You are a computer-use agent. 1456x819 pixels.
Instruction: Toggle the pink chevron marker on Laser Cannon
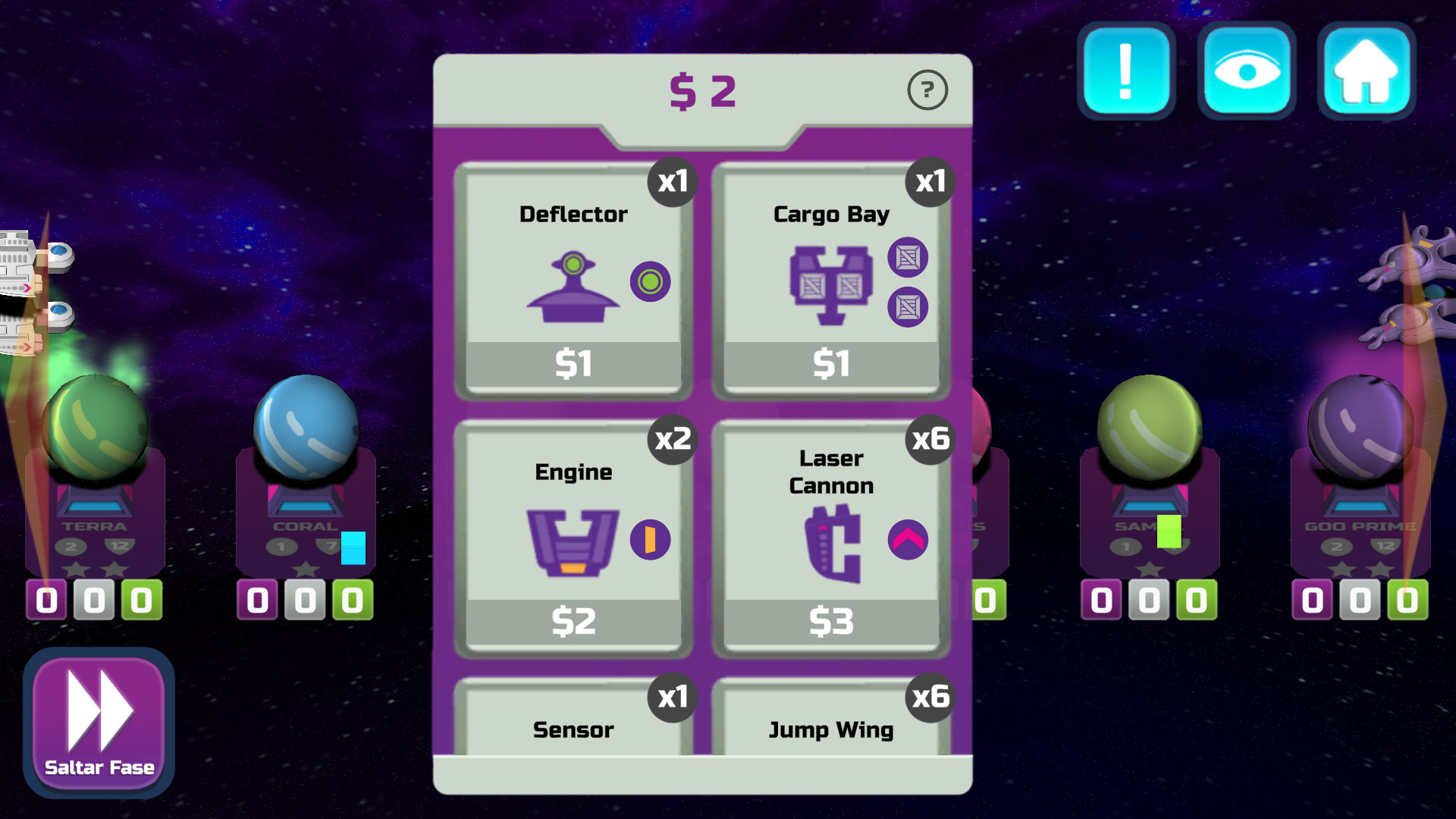pyautogui.click(x=907, y=540)
